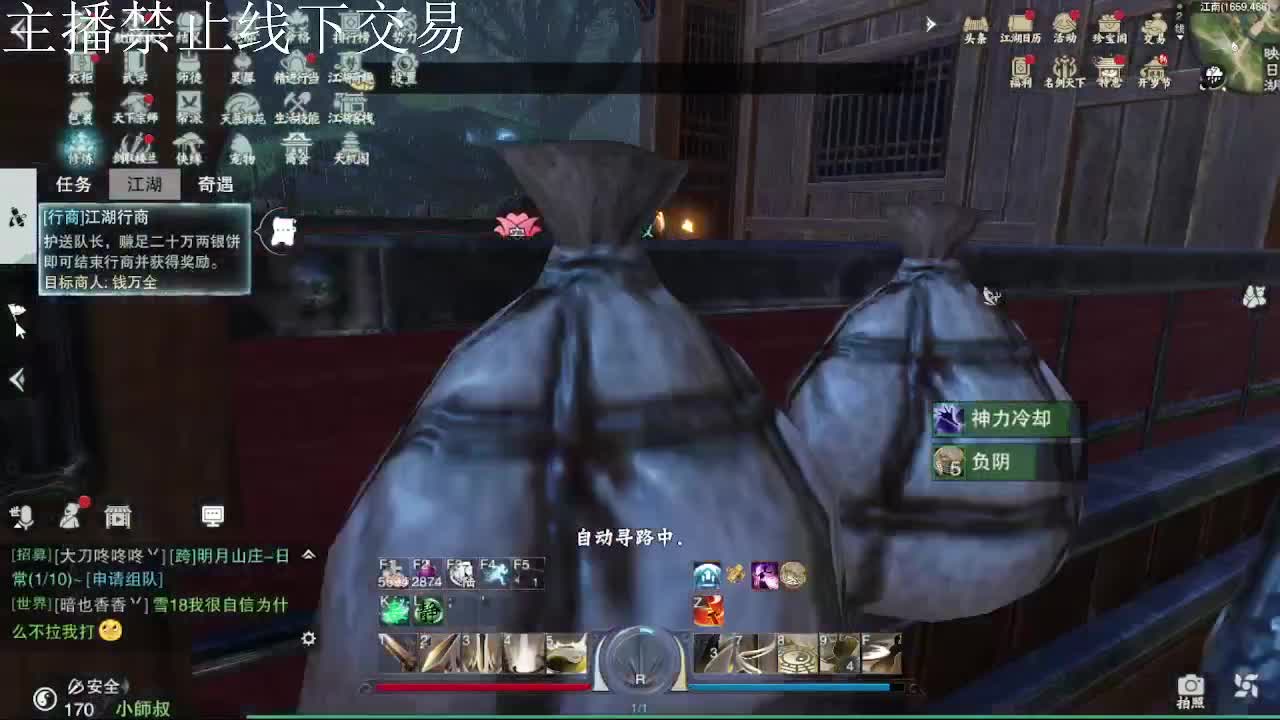Viewport: 1280px width, 720px height.
Task: Open the 珍宝阁 treasure shop icon
Action: (1110, 26)
